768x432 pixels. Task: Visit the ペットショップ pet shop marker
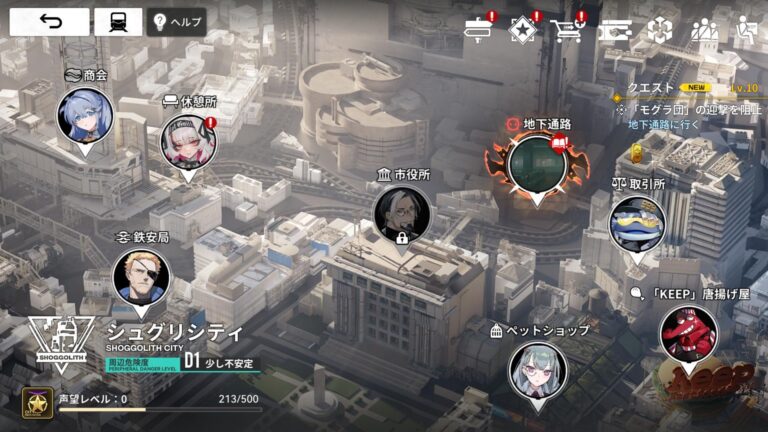tap(538, 370)
